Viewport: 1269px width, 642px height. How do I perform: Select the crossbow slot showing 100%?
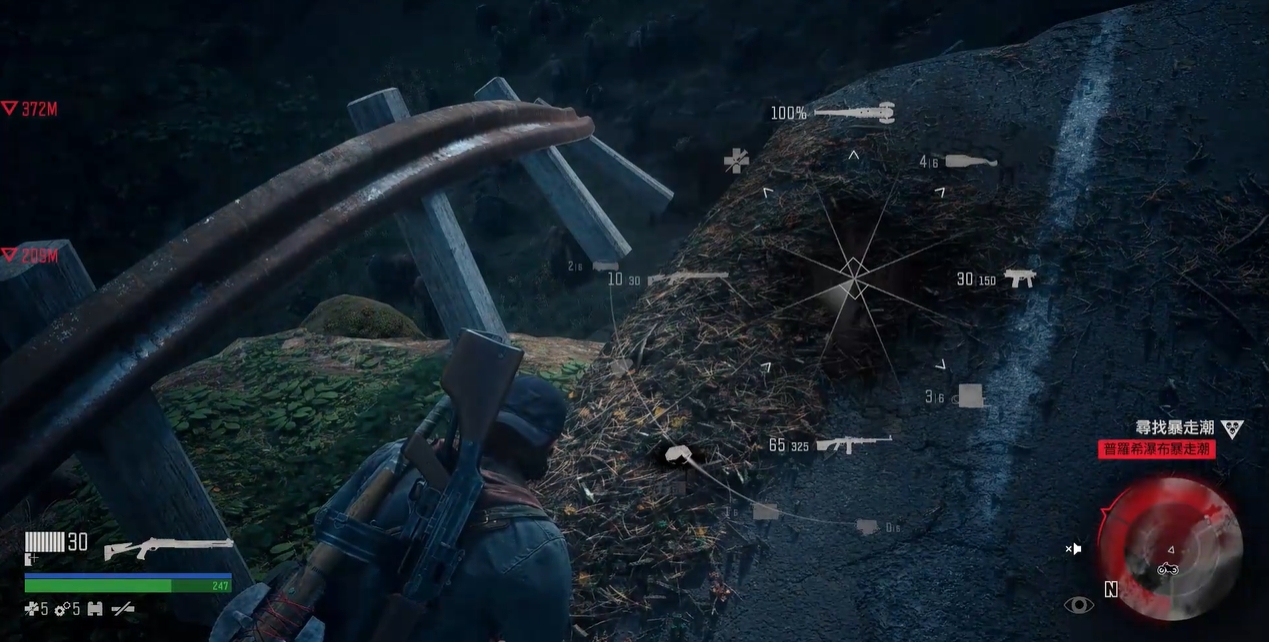point(853,113)
